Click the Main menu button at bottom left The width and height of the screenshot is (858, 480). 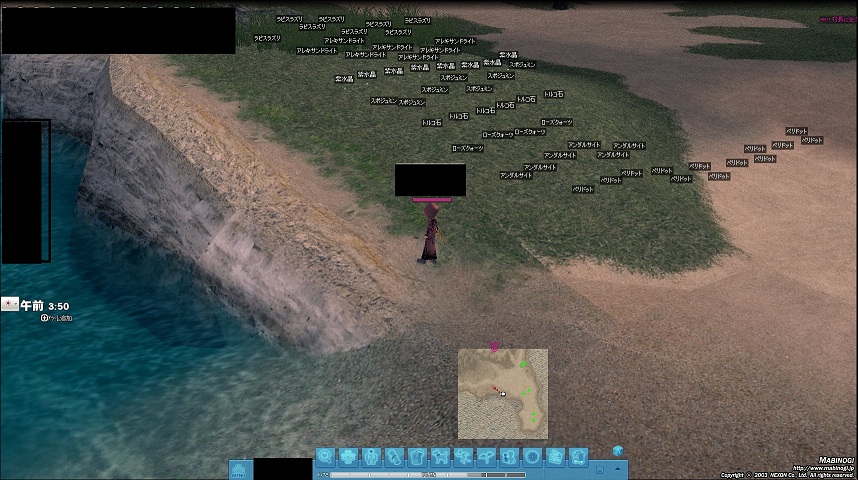[x=240, y=468]
